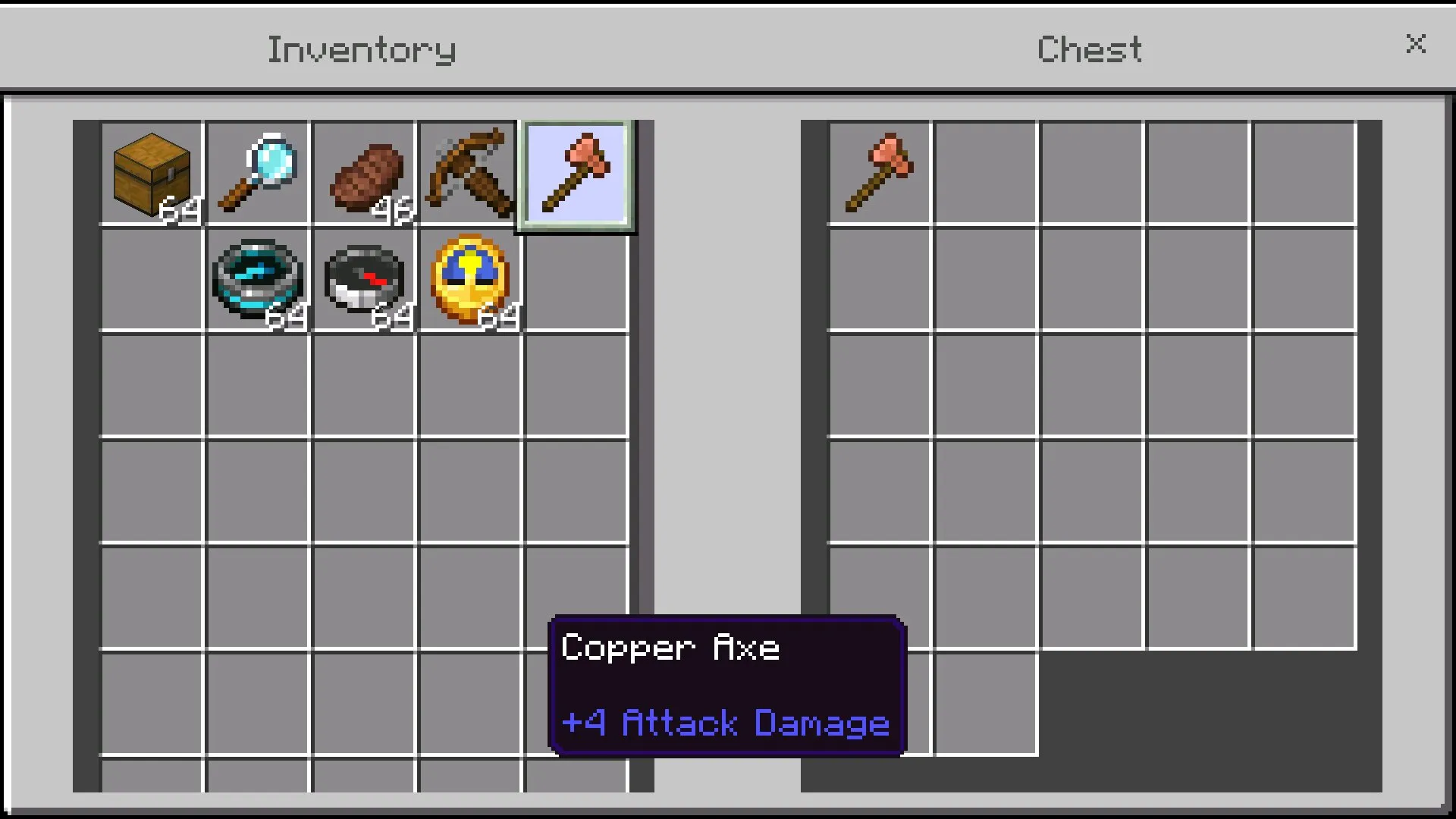The height and width of the screenshot is (819, 1456).
Task: Select the cooked steak stack
Action: (x=364, y=174)
